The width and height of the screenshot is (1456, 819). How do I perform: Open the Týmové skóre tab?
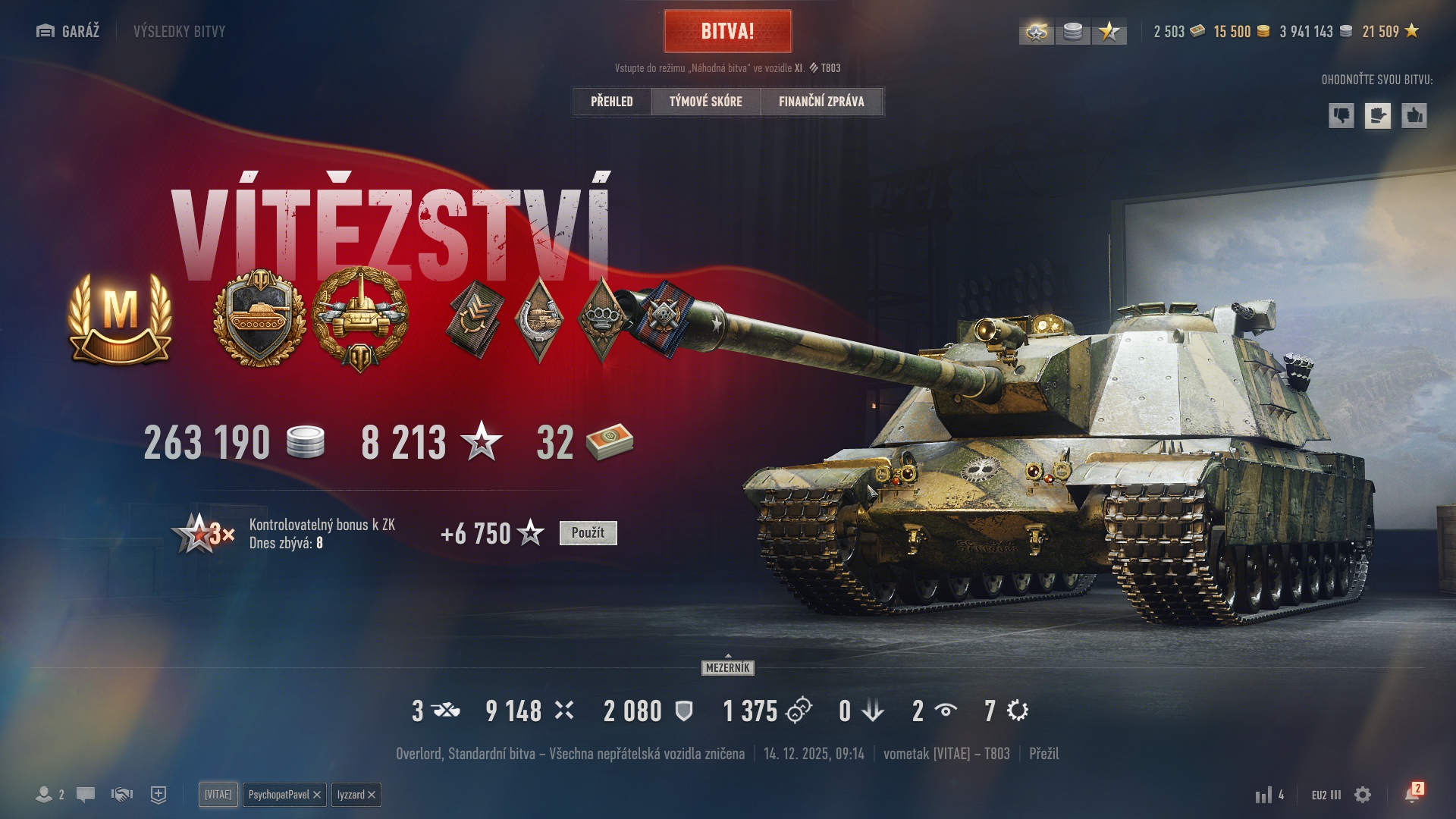tap(705, 102)
